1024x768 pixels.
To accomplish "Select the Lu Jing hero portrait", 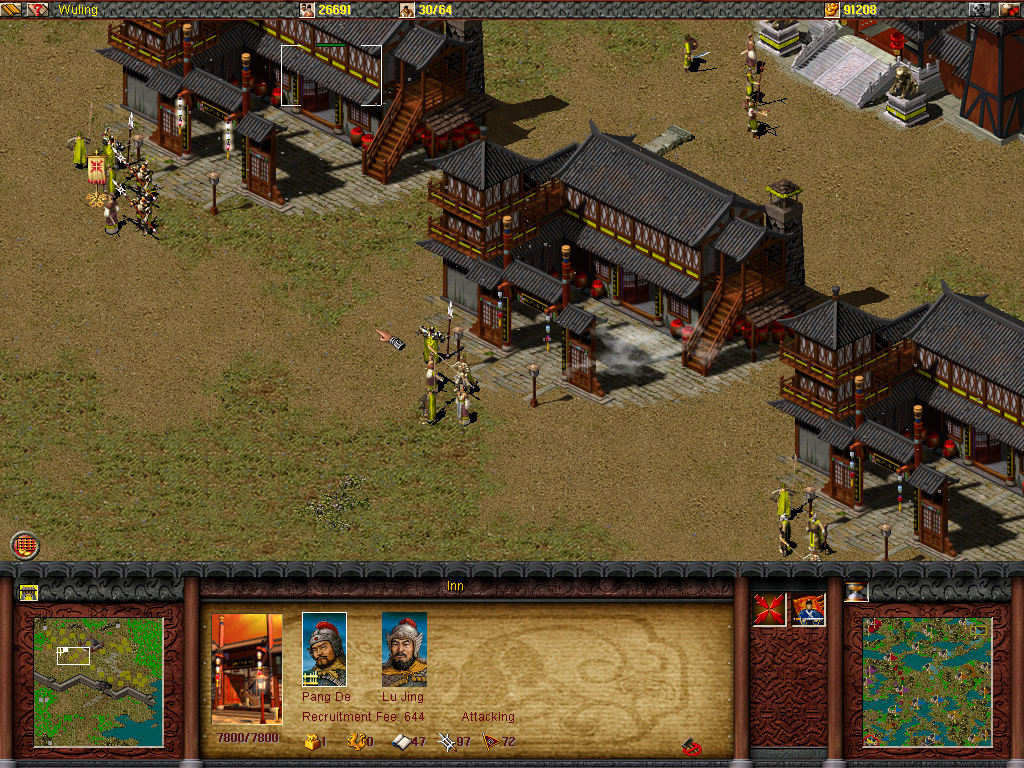I will 404,649.
